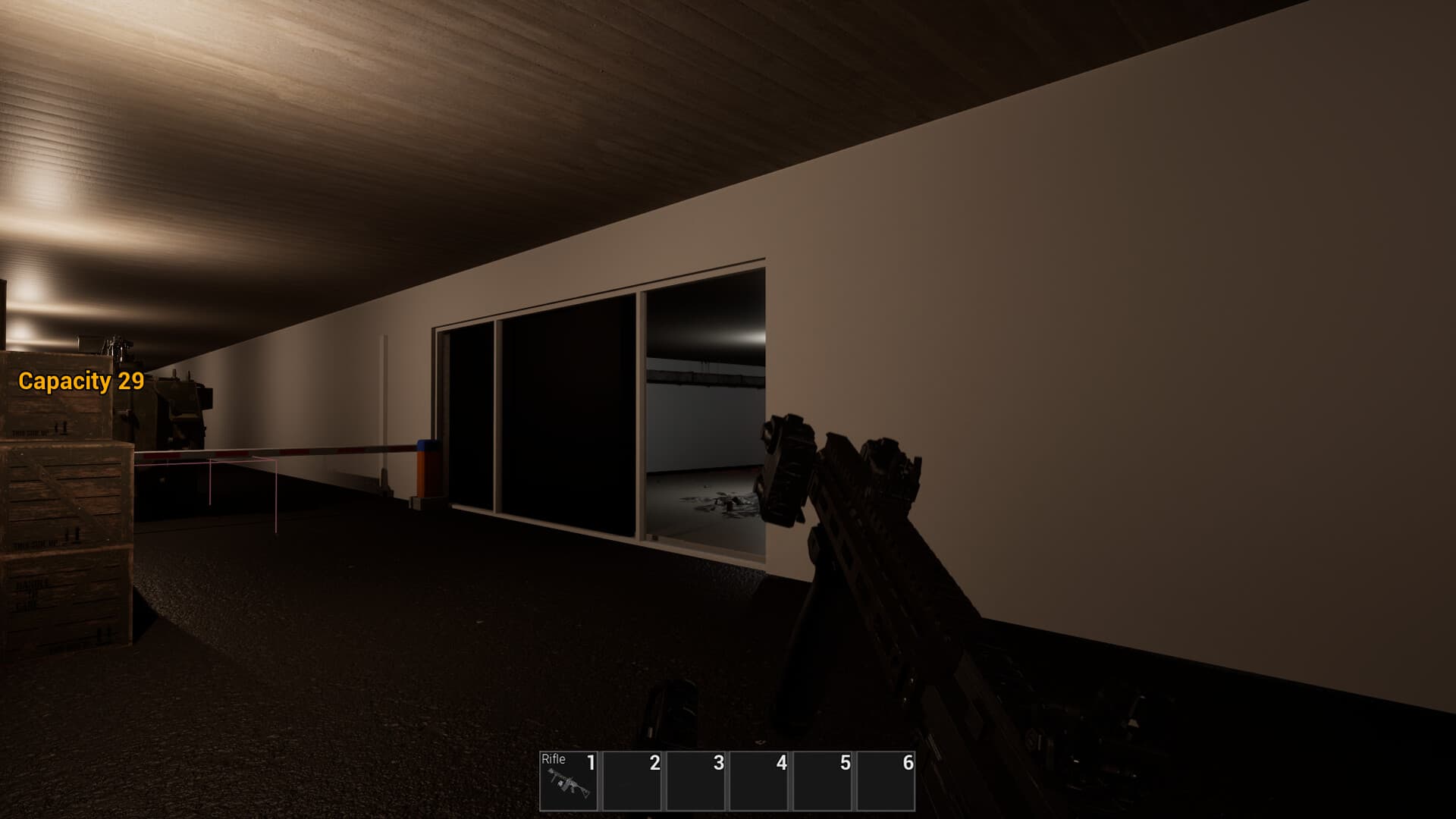Image resolution: width=1456 pixels, height=819 pixels.
Task: Click the Rifle text label
Action: [x=554, y=759]
